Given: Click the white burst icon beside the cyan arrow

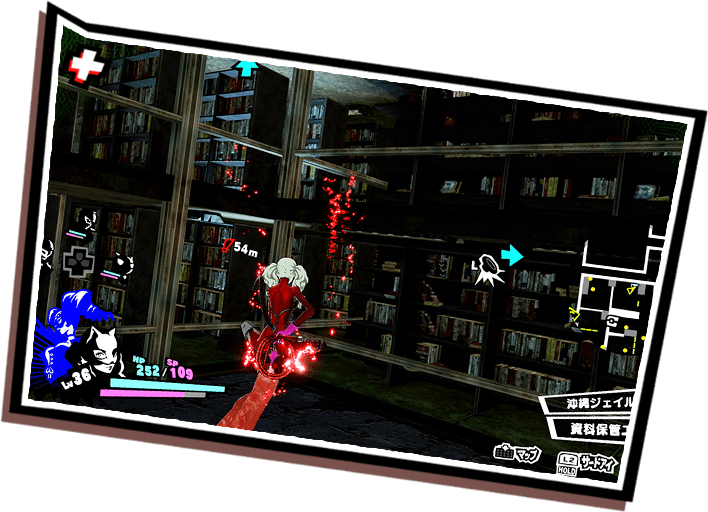Looking at the screenshot, I should point(487,267).
